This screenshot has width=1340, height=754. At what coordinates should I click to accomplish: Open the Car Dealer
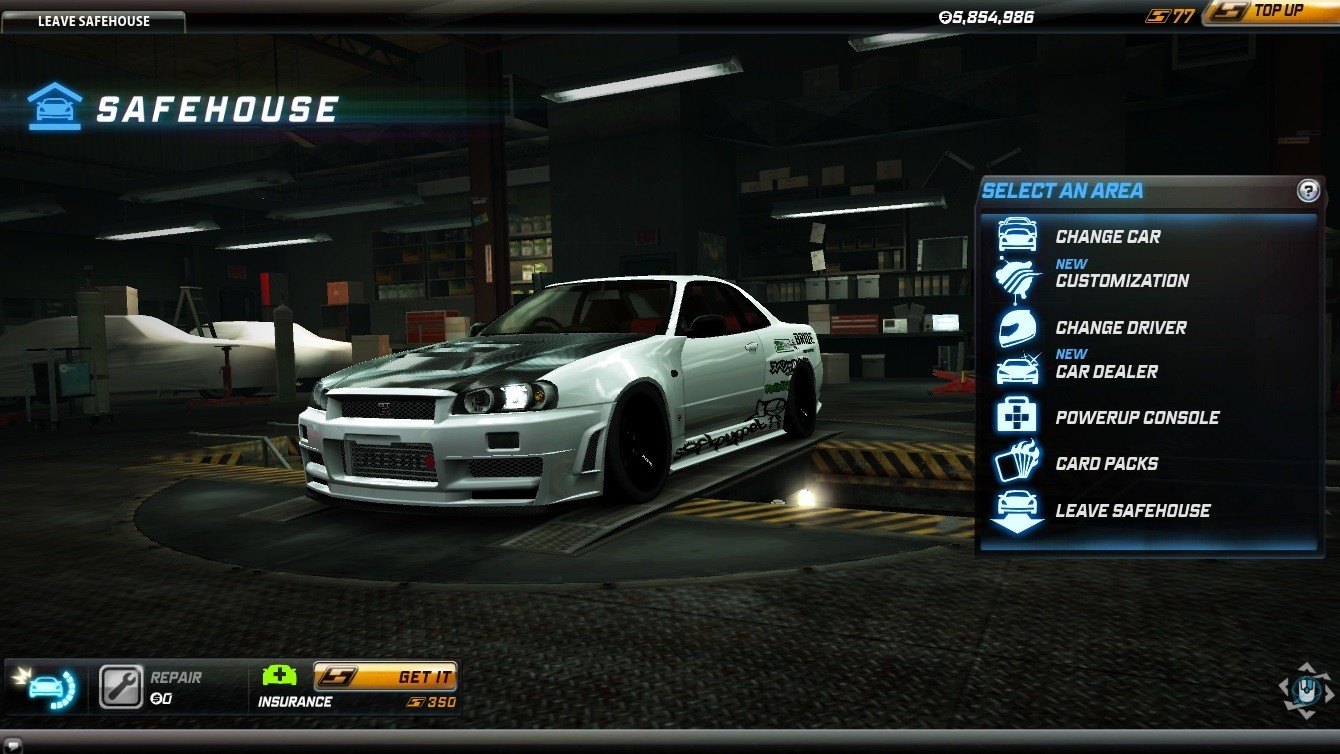tap(1106, 372)
